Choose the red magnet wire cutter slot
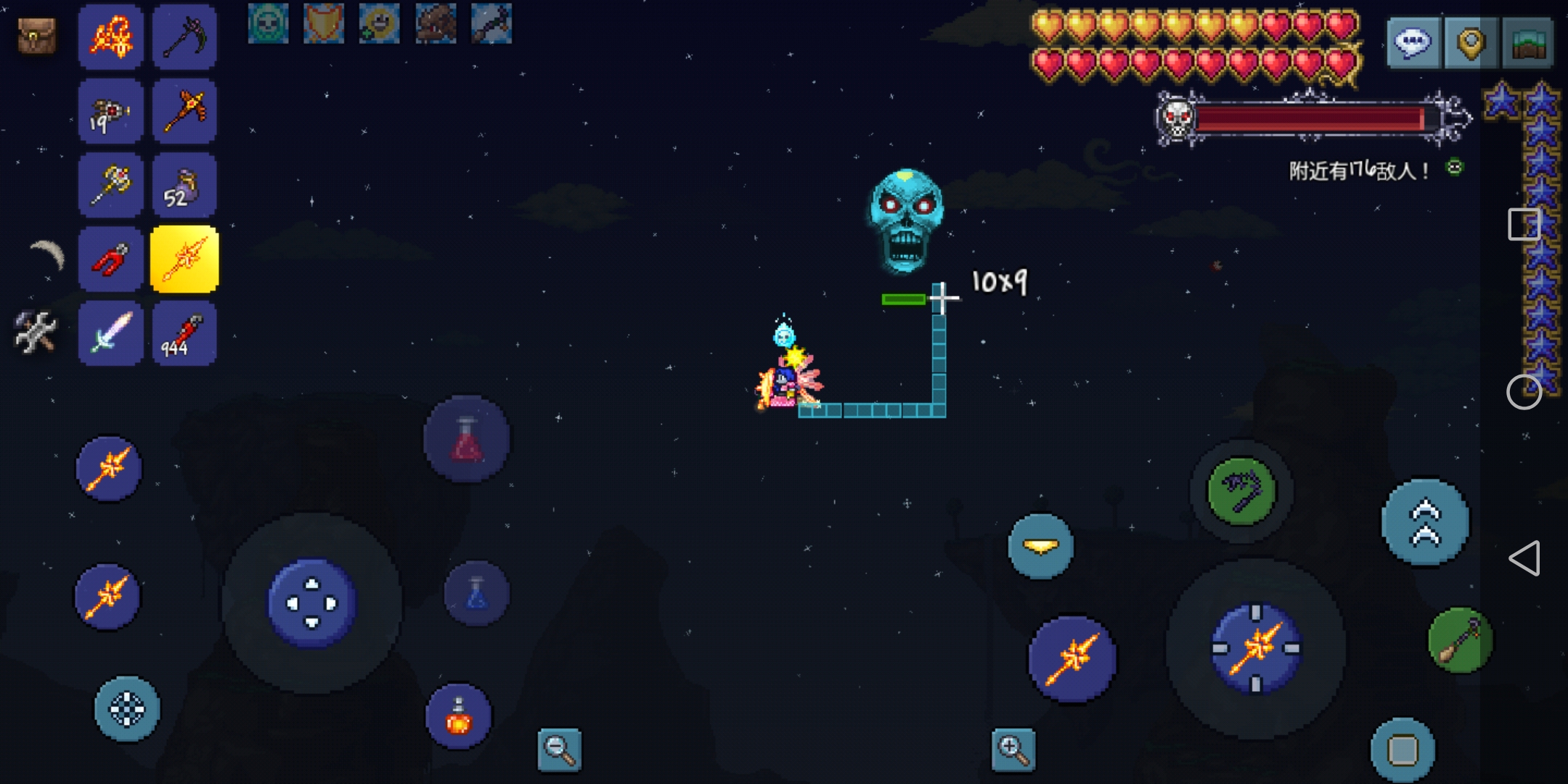The height and width of the screenshot is (784, 1568). click(110, 259)
